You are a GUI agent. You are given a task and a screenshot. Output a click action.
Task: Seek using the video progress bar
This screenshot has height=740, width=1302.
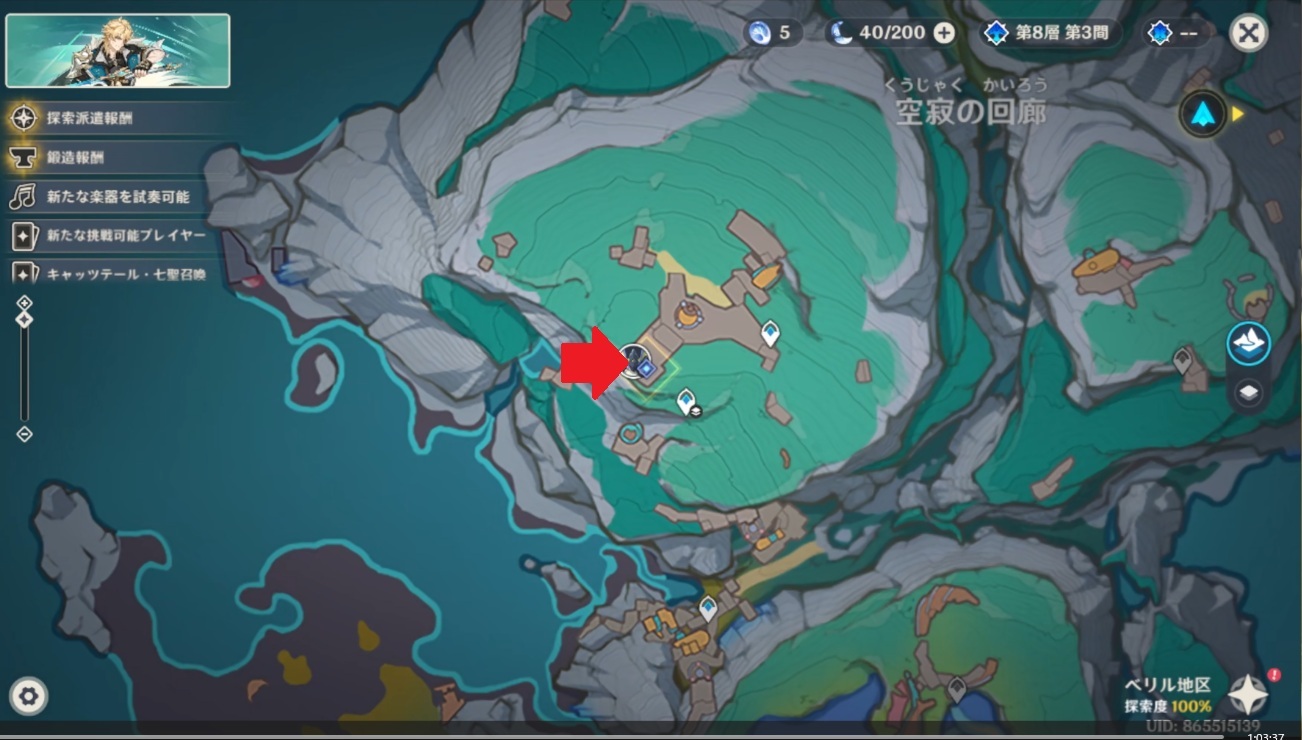tap(650, 737)
